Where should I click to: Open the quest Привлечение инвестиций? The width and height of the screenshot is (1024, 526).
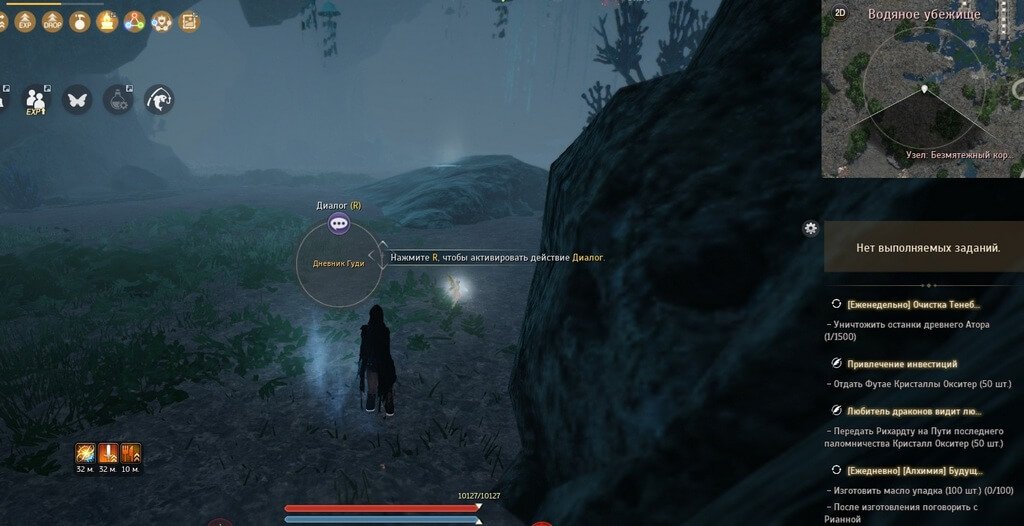(x=902, y=364)
